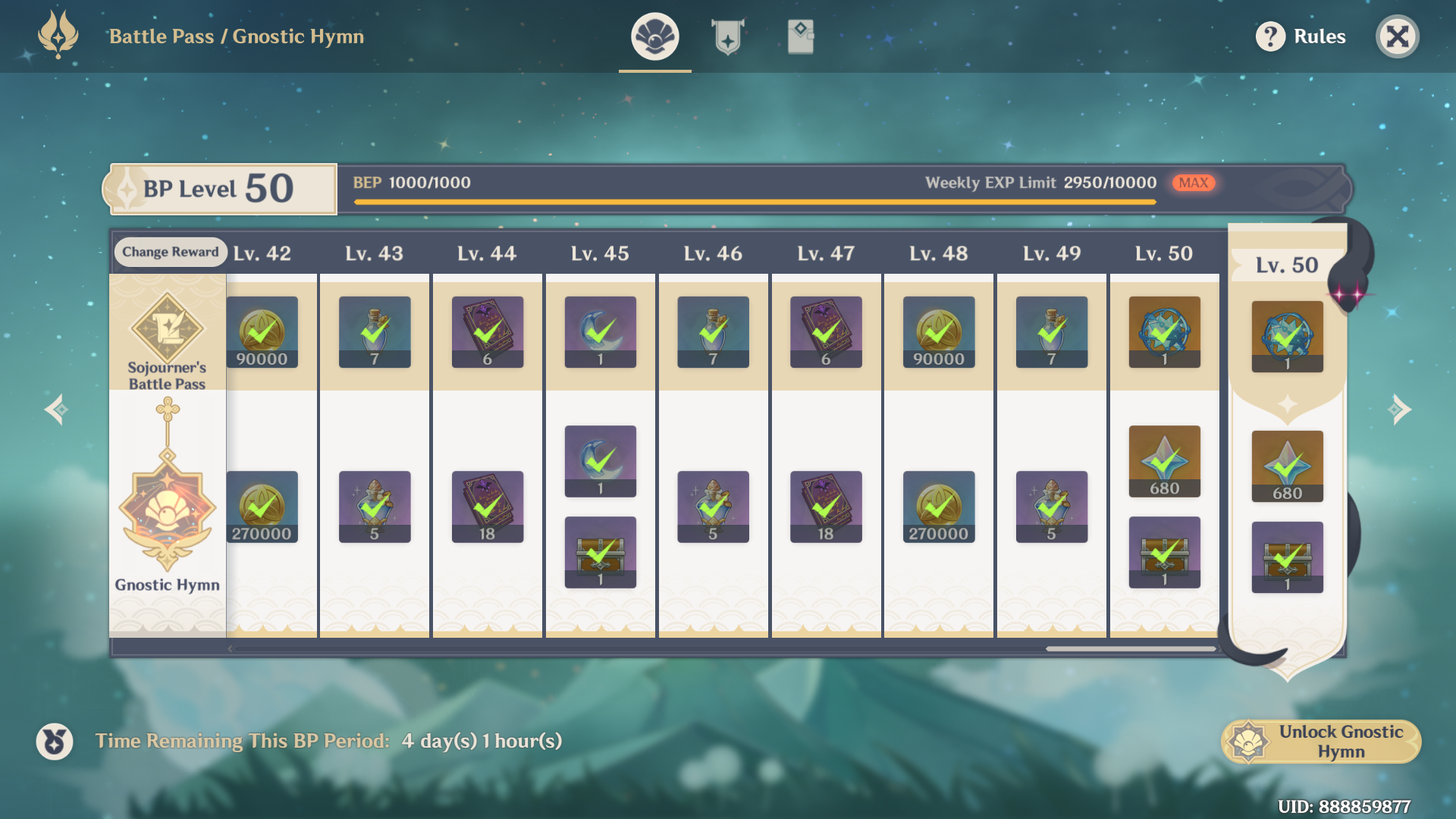The width and height of the screenshot is (1456, 819).
Task: Close the Battle Pass screen
Action: pyautogui.click(x=1397, y=36)
